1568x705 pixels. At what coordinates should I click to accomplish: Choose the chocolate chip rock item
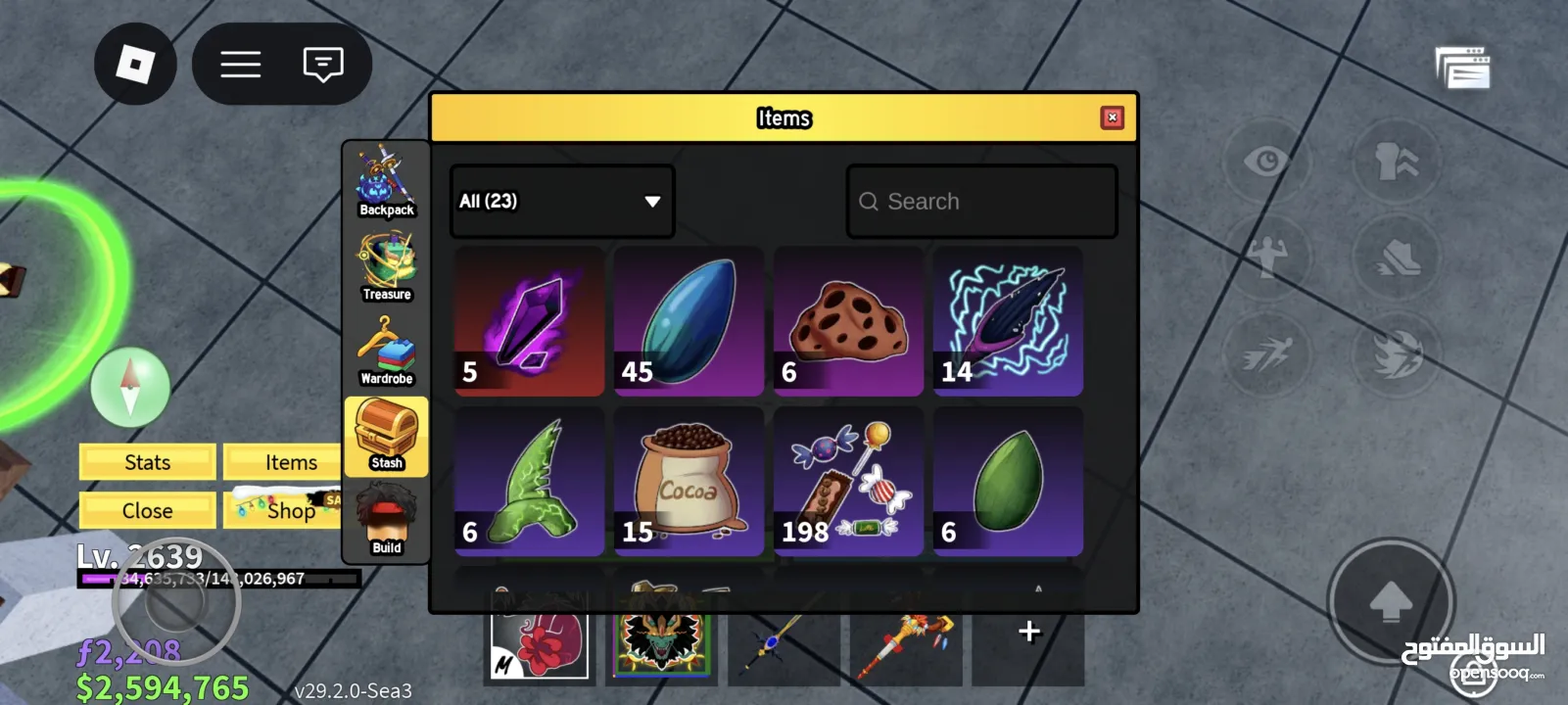tap(848, 321)
